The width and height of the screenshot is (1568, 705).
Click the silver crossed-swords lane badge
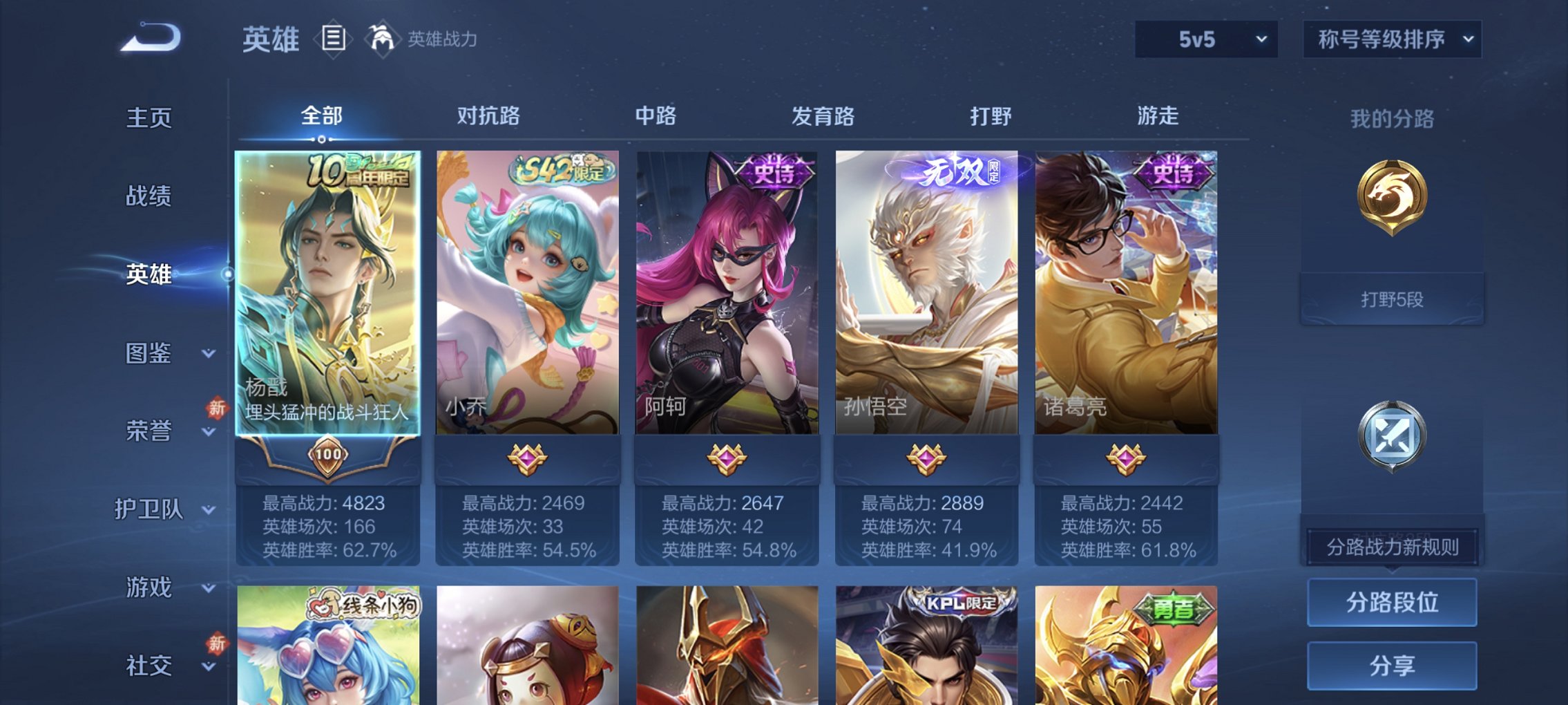1392,435
